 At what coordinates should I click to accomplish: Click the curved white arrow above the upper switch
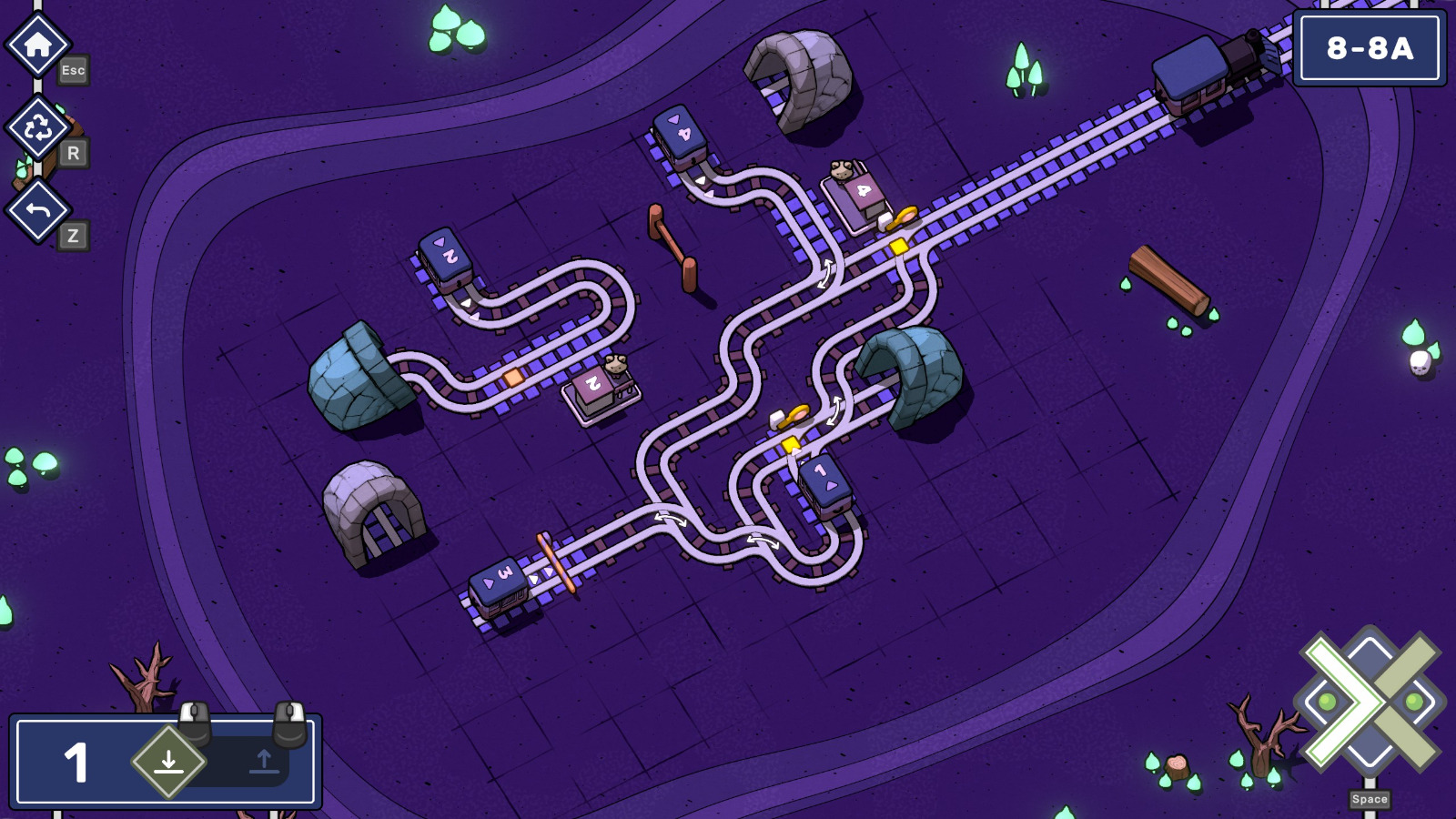(828, 273)
